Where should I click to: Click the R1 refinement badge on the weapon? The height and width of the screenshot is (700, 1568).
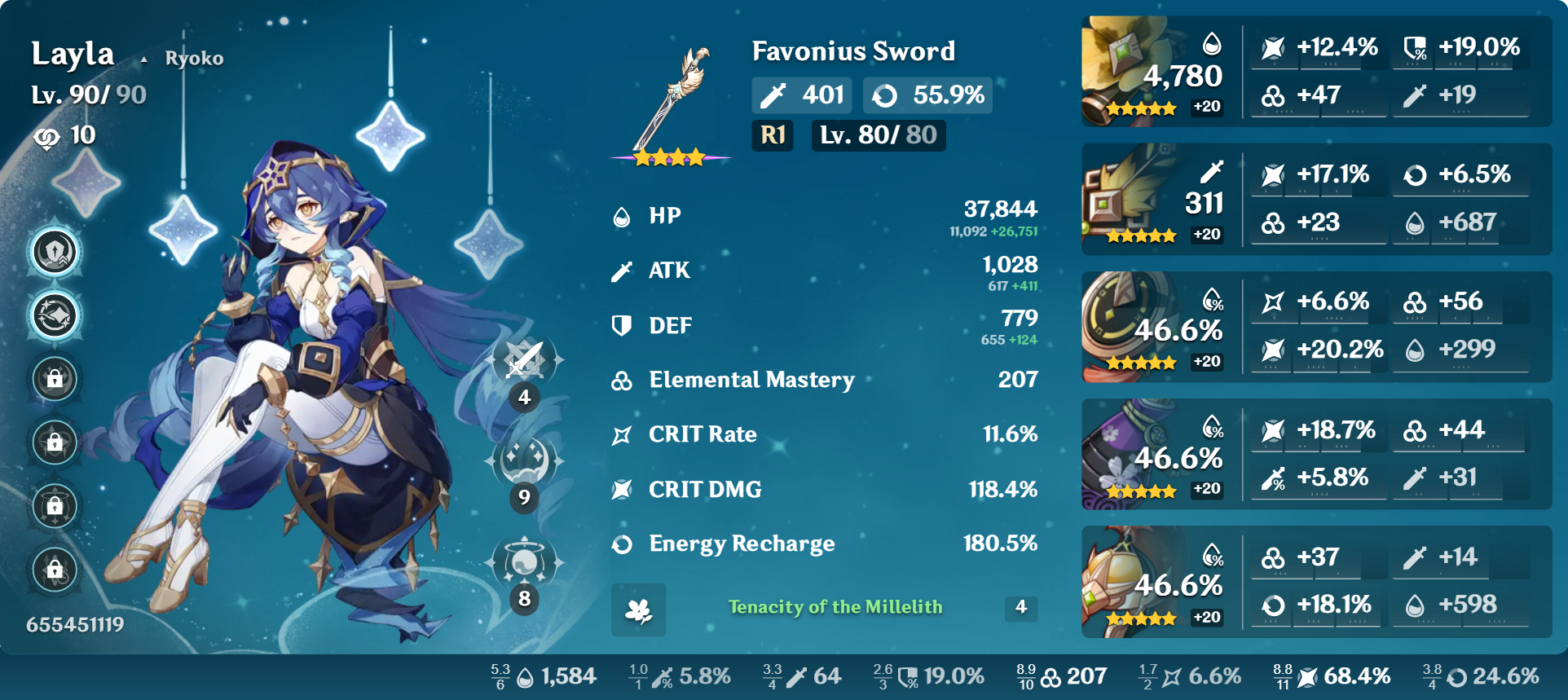[x=771, y=137]
